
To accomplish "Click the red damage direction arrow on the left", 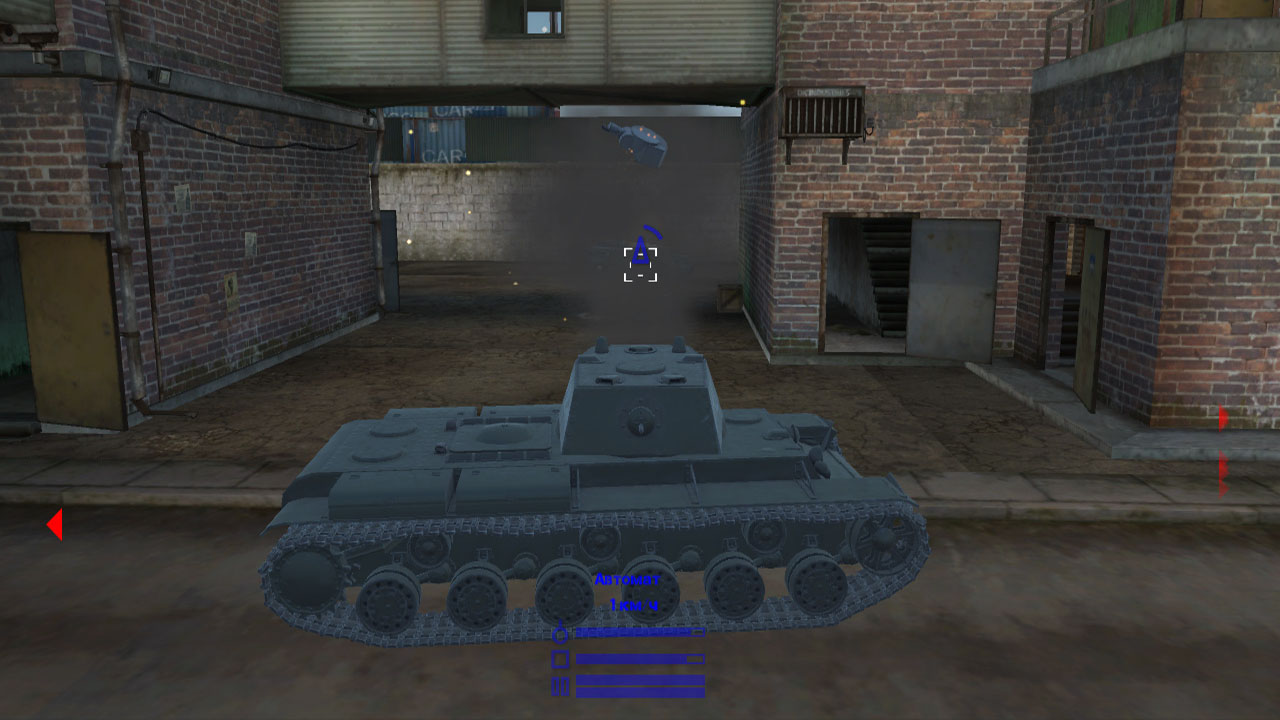I will 55,523.
